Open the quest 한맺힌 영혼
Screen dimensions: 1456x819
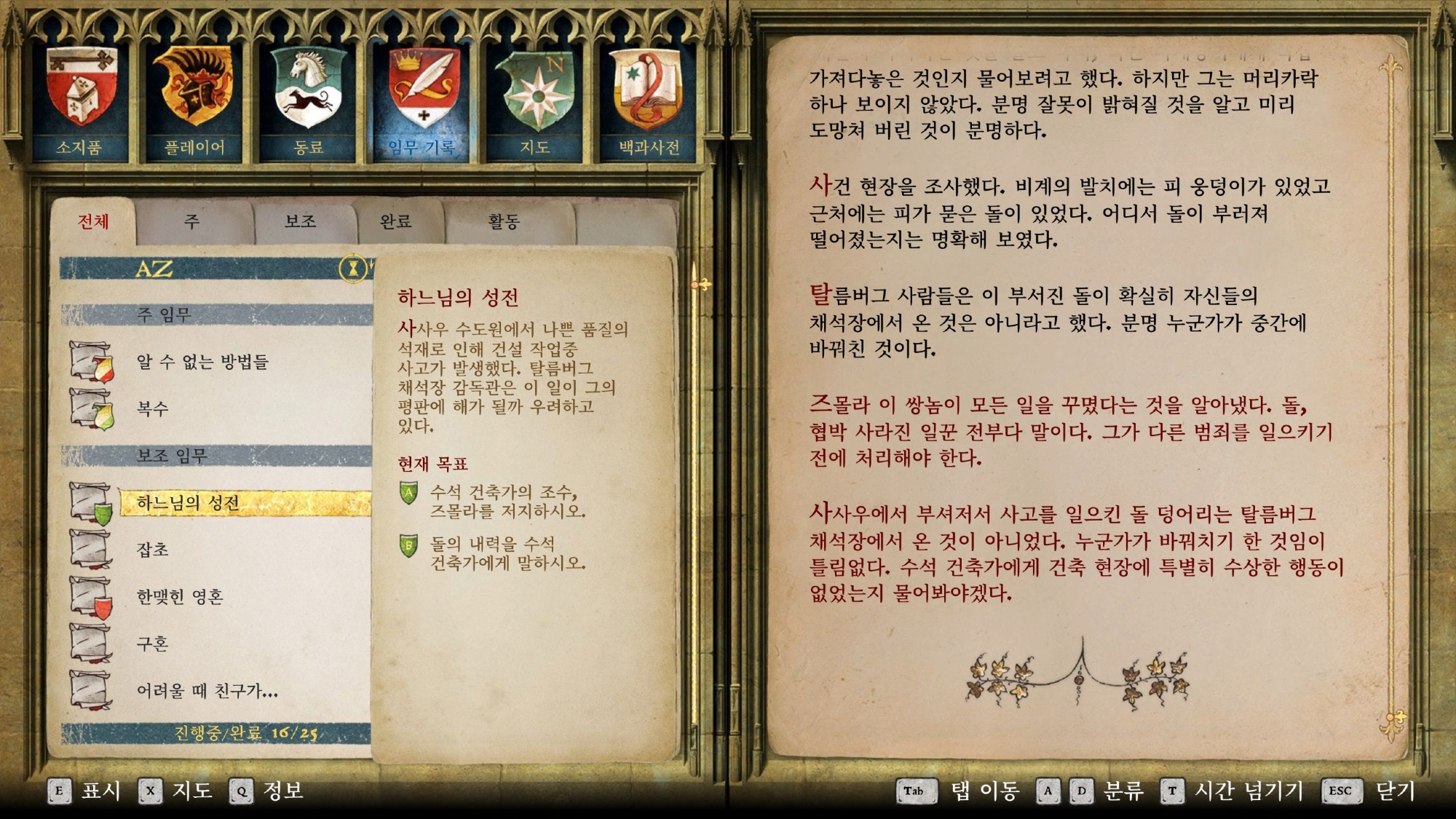pyautogui.click(x=180, y=597)
